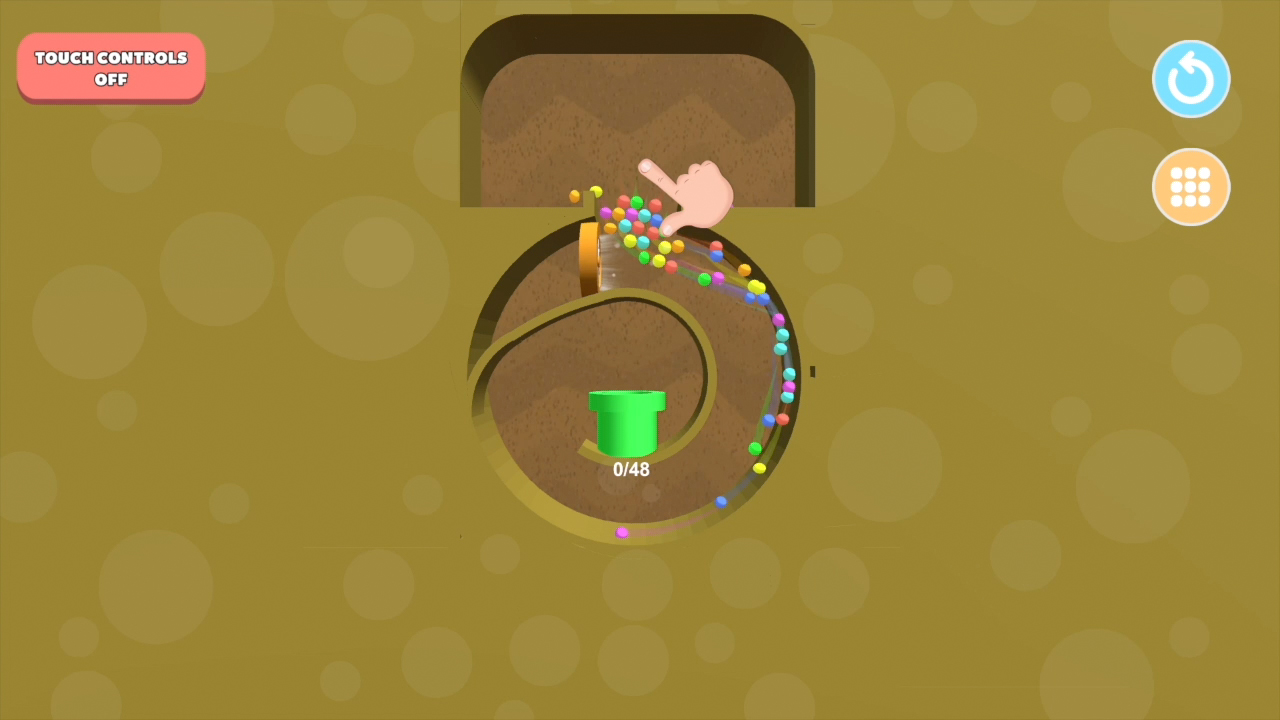This screenshot has width=1280, height=720.
Task: Click a green ball in the ball cluster
Action: (x=637, y=202)
